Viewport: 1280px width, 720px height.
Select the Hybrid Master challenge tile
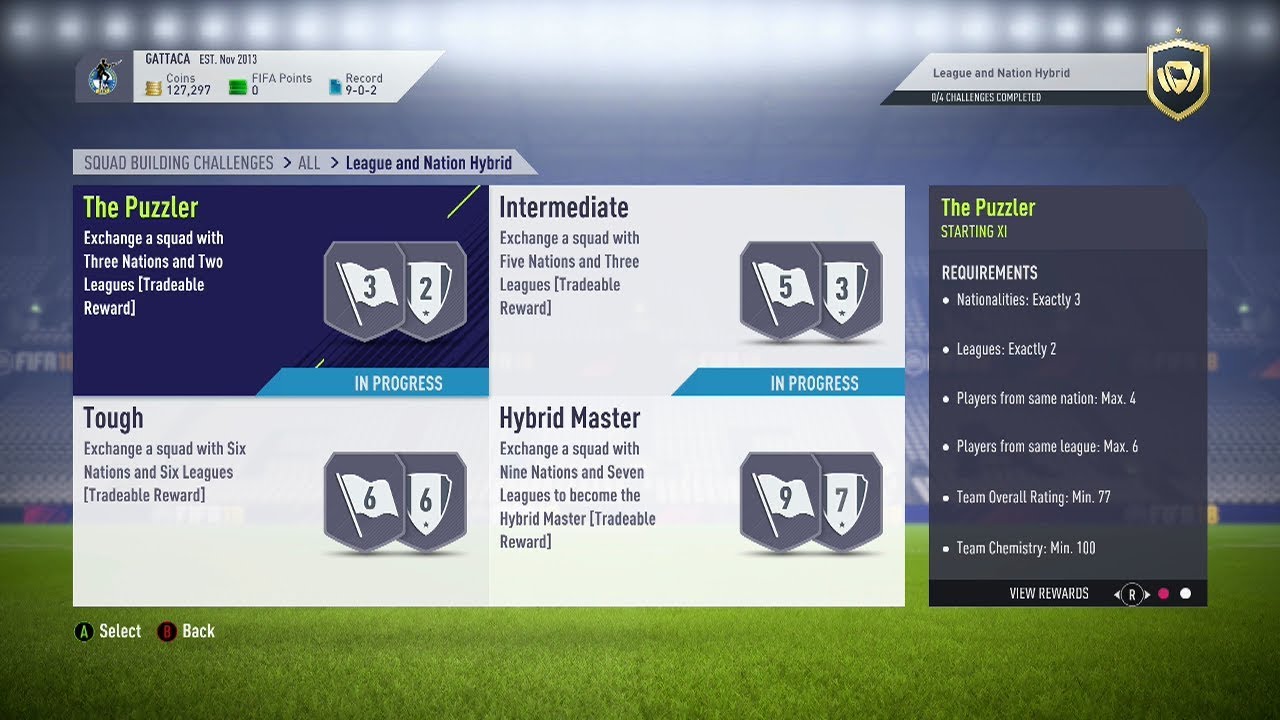(x=697, y=500)
